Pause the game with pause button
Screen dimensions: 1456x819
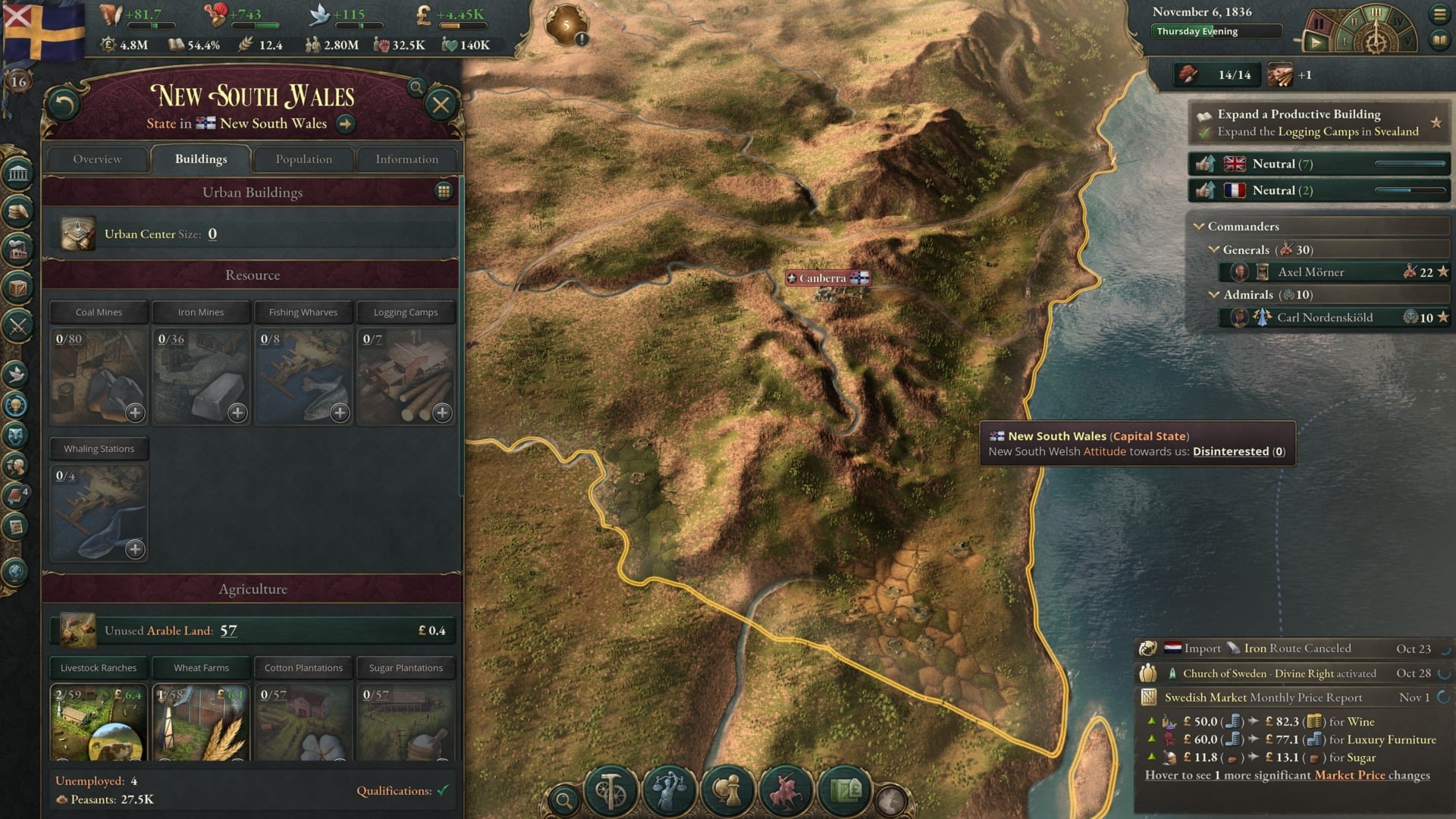pyautogui.click(x=1319, y=24)
